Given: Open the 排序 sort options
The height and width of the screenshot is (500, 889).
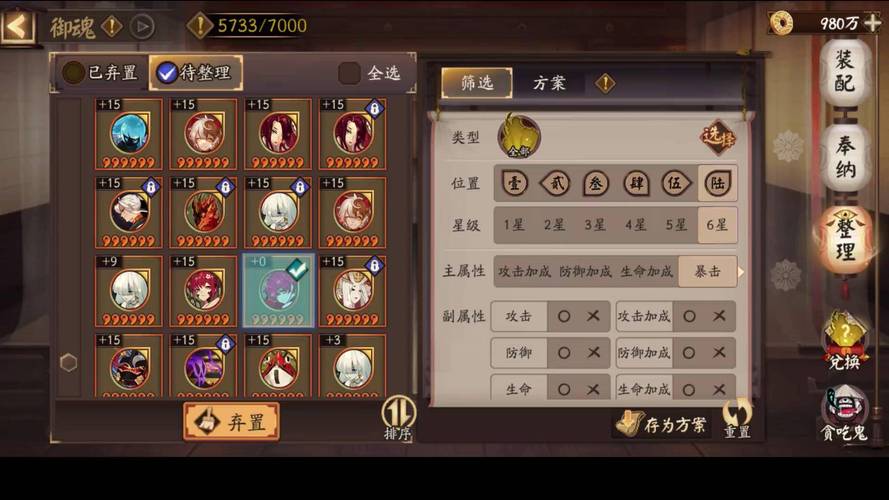Looking at the screenshot, I should 398,418.
